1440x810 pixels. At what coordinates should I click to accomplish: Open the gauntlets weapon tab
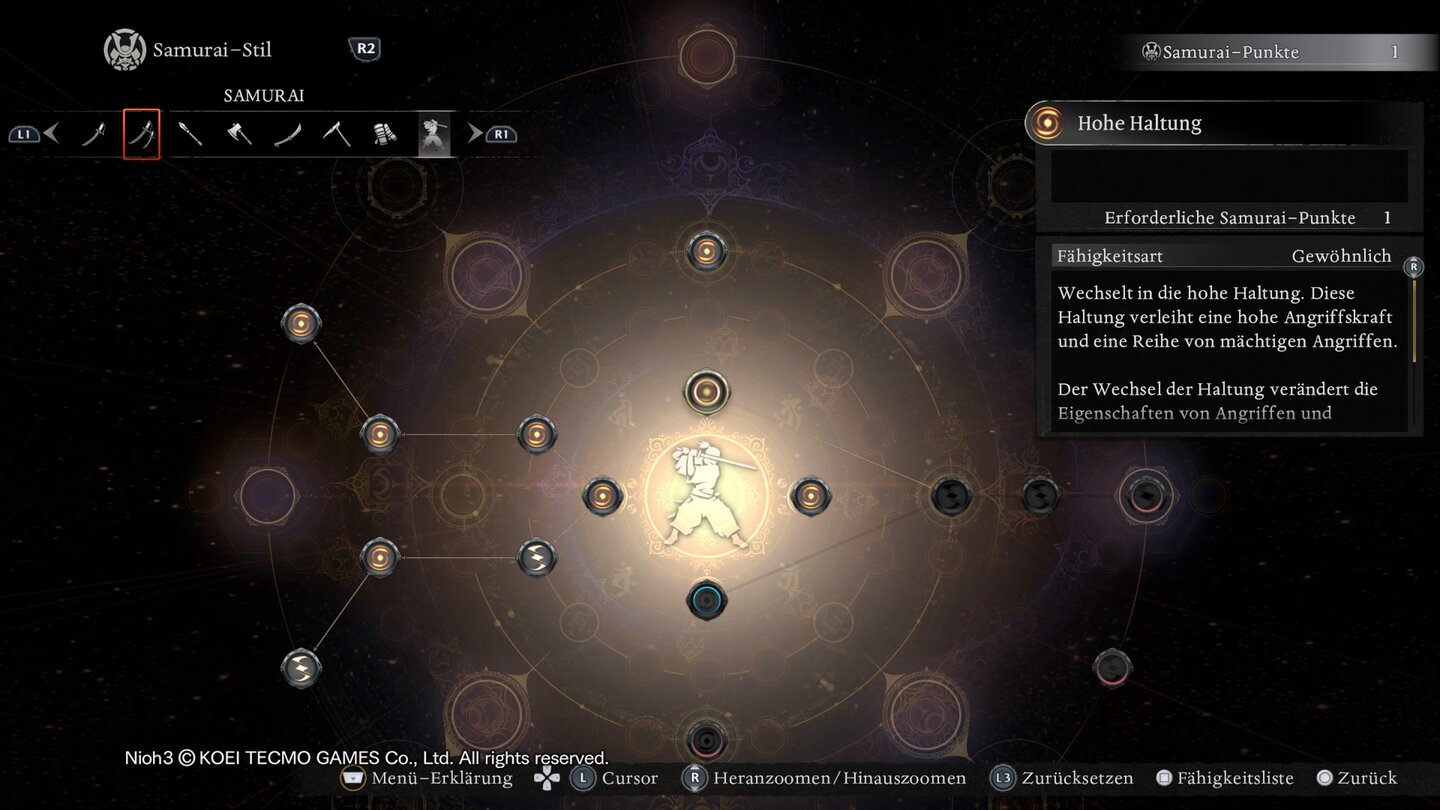pyautogui.click(x=385, y=134)
